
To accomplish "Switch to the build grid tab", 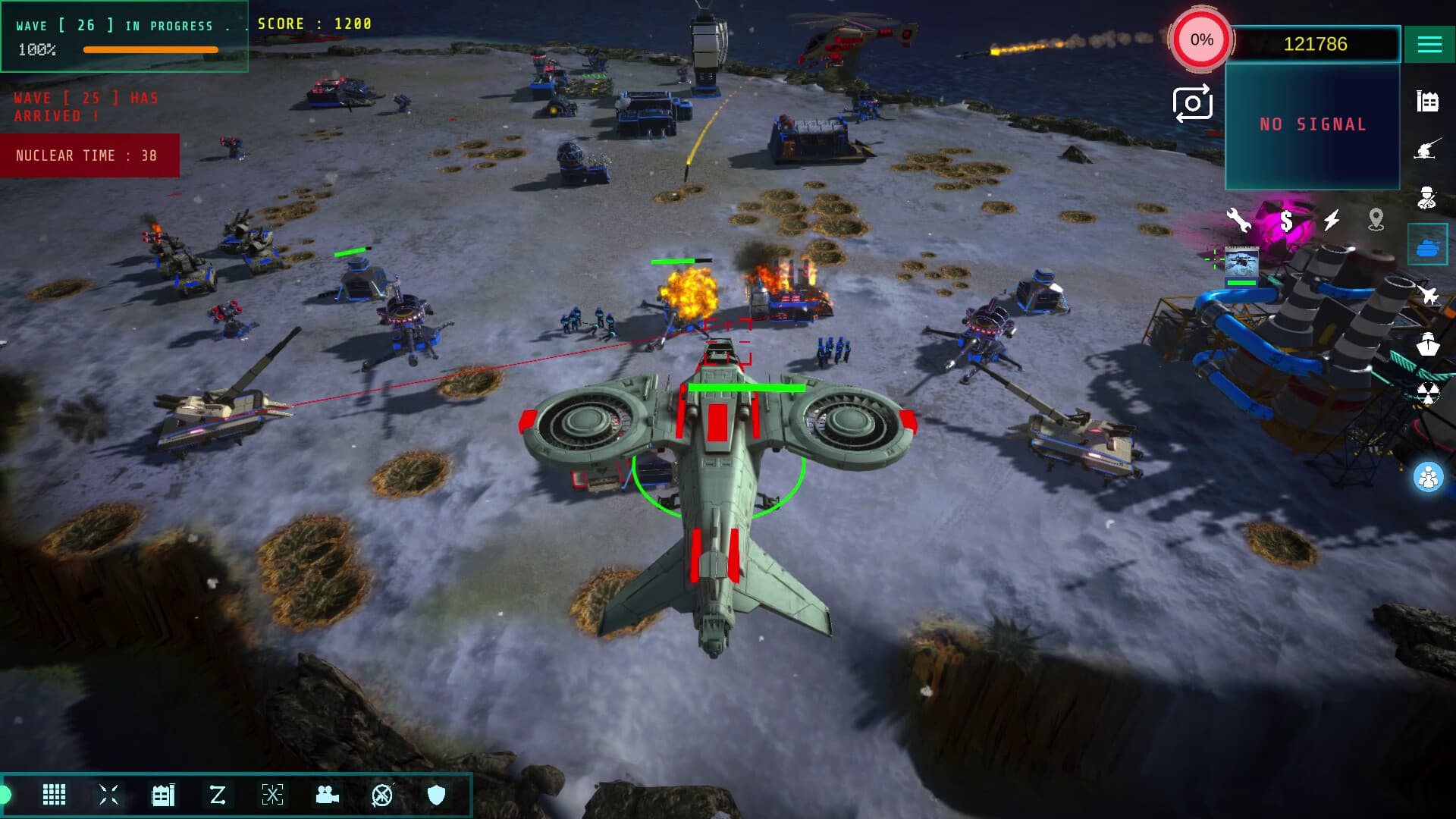I will click(54, 795).
